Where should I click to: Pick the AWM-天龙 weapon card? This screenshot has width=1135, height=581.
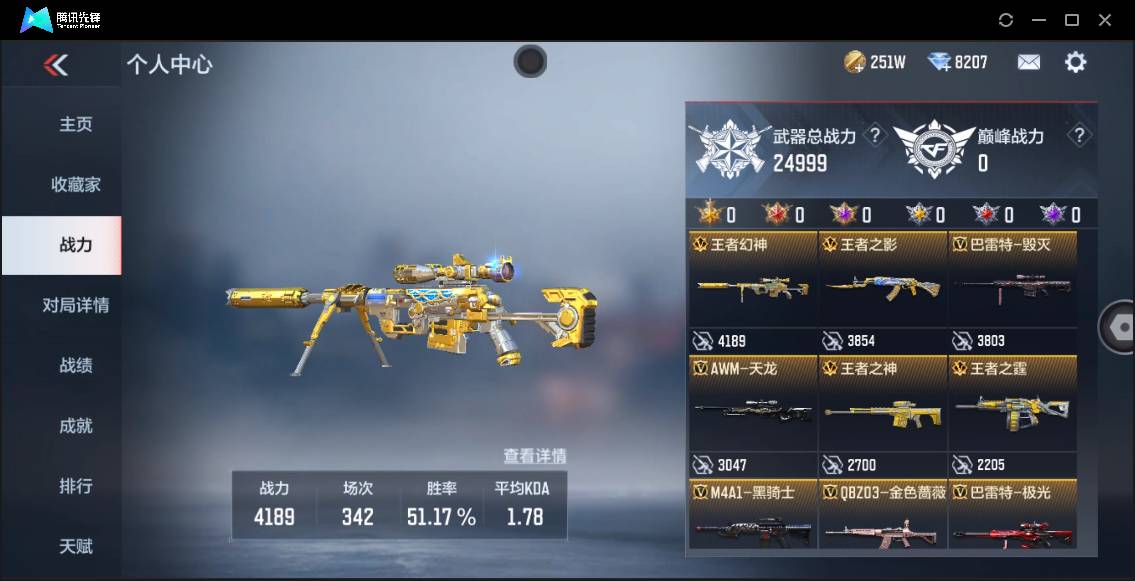(752, 412)
